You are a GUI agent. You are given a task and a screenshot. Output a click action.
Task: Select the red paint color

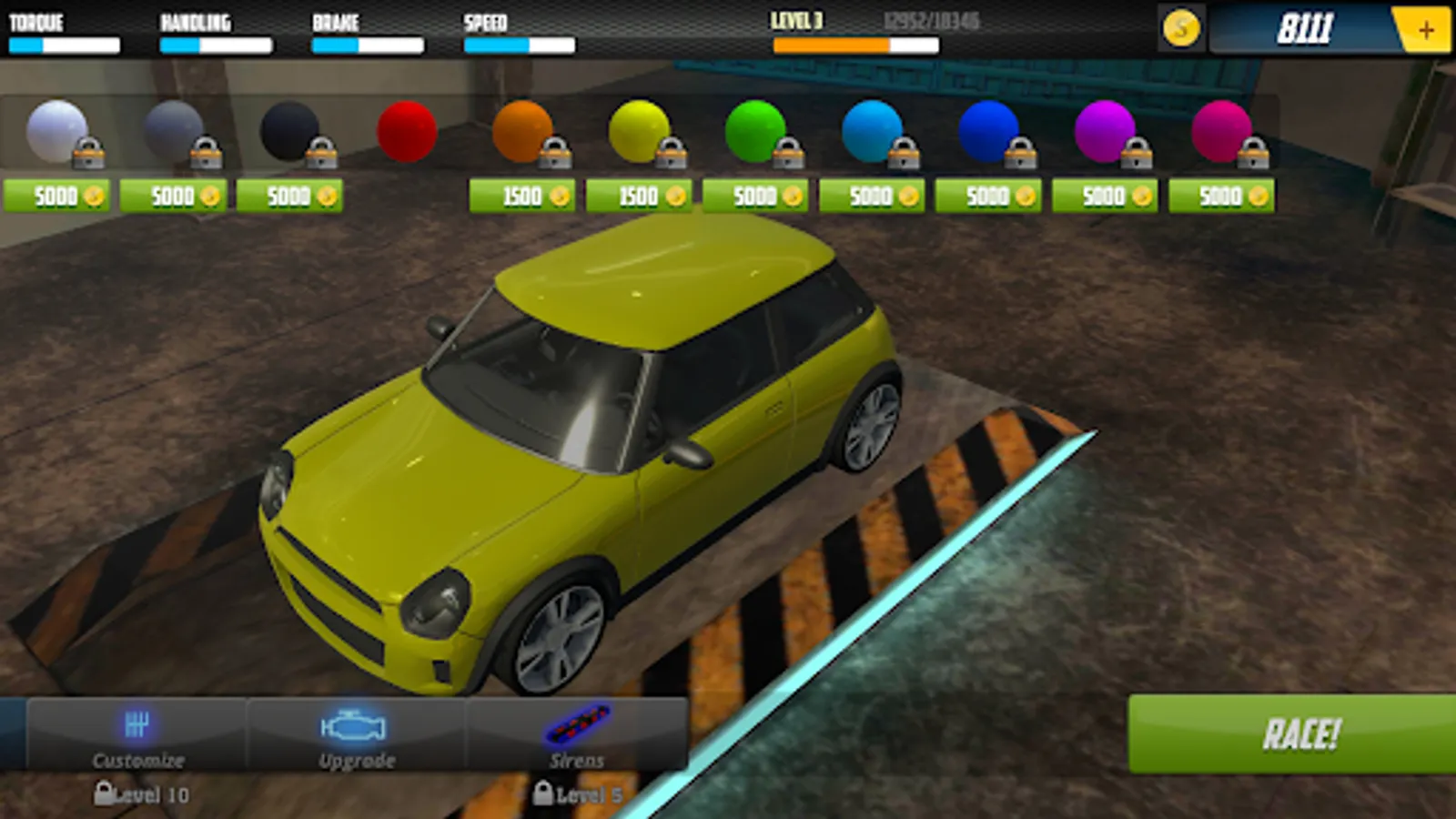tap(406, 132)
